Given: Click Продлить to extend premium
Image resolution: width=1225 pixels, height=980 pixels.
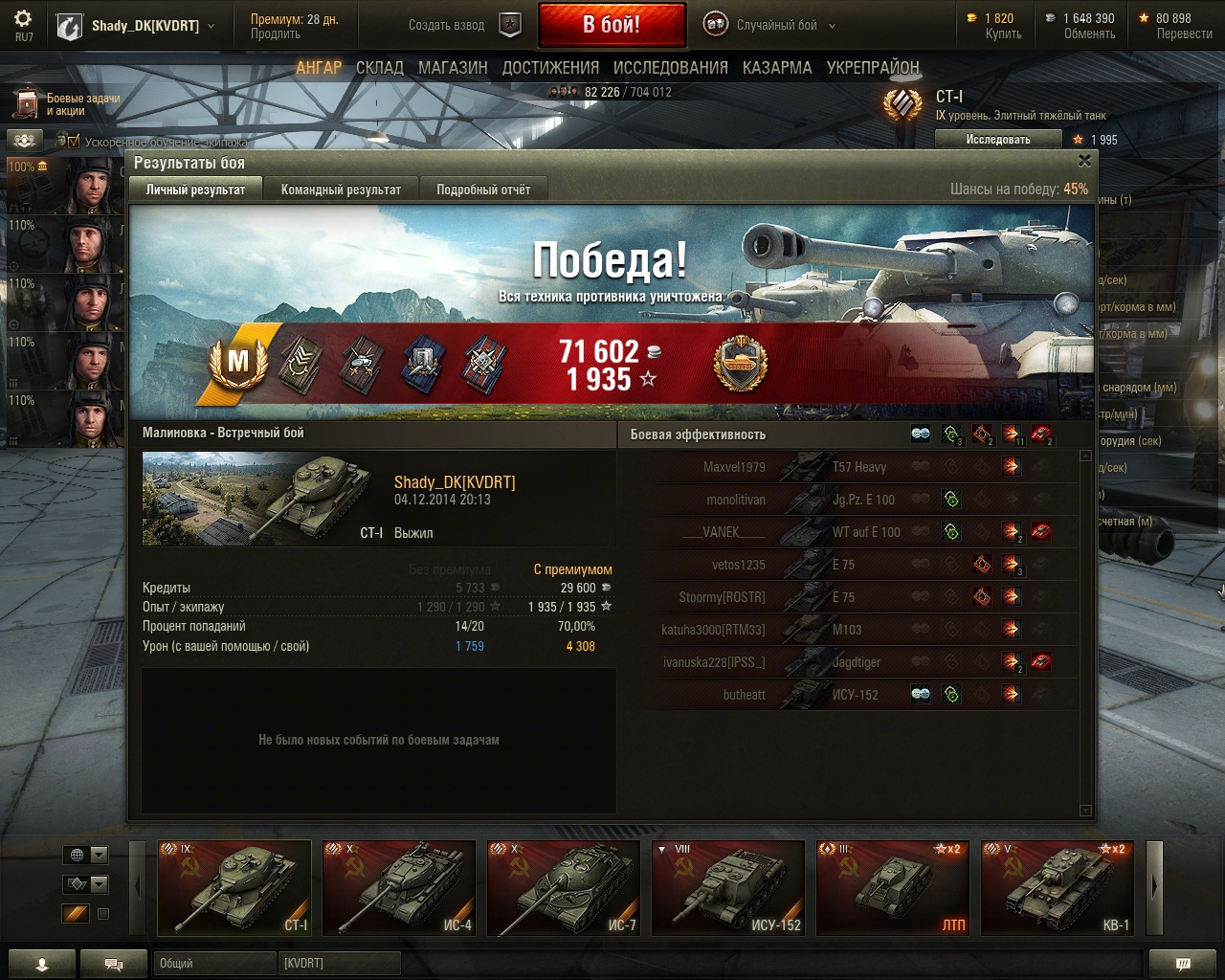Looking at the screenshot, I should click(x=276, y=33).
